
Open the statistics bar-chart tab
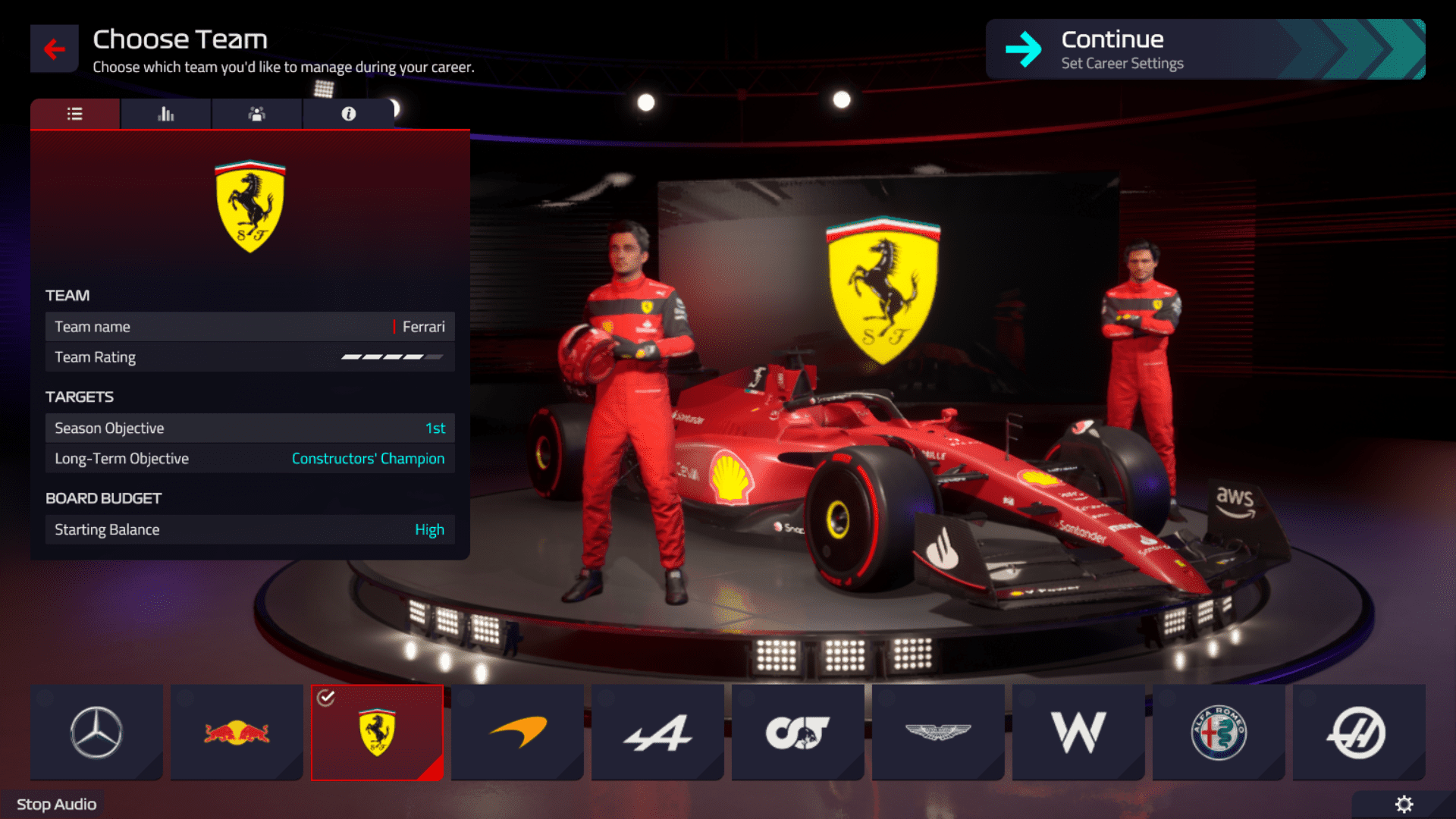pyautogui.click(x=165, y=113)
